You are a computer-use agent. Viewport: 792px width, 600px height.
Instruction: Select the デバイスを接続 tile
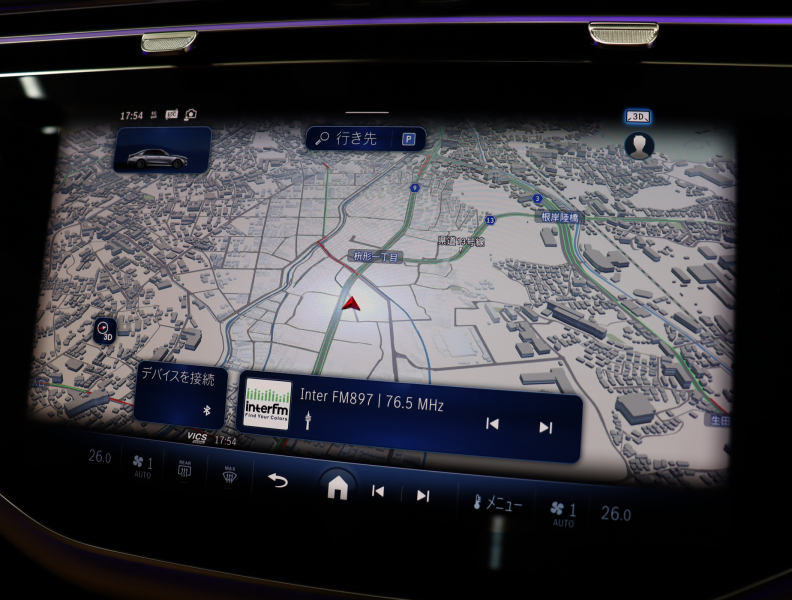180,391
